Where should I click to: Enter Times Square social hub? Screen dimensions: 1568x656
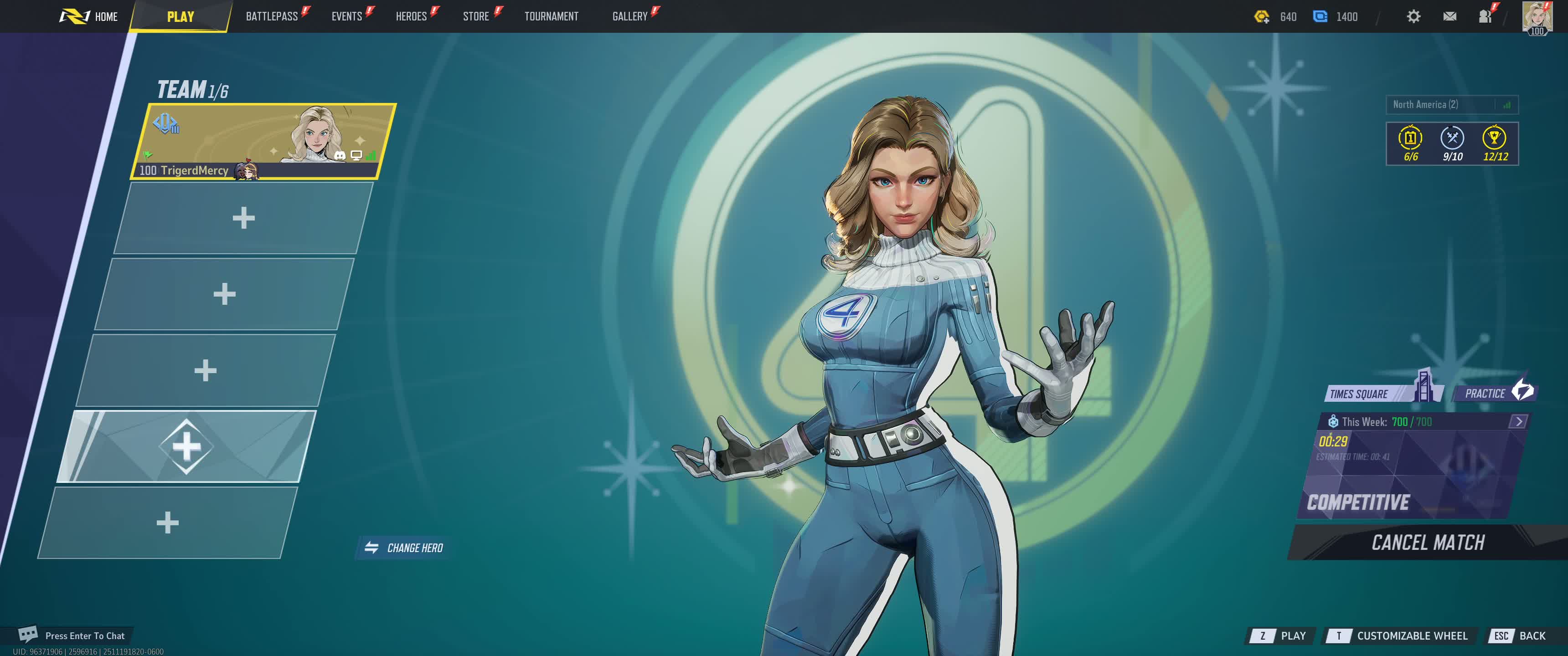pos(1370,393)
